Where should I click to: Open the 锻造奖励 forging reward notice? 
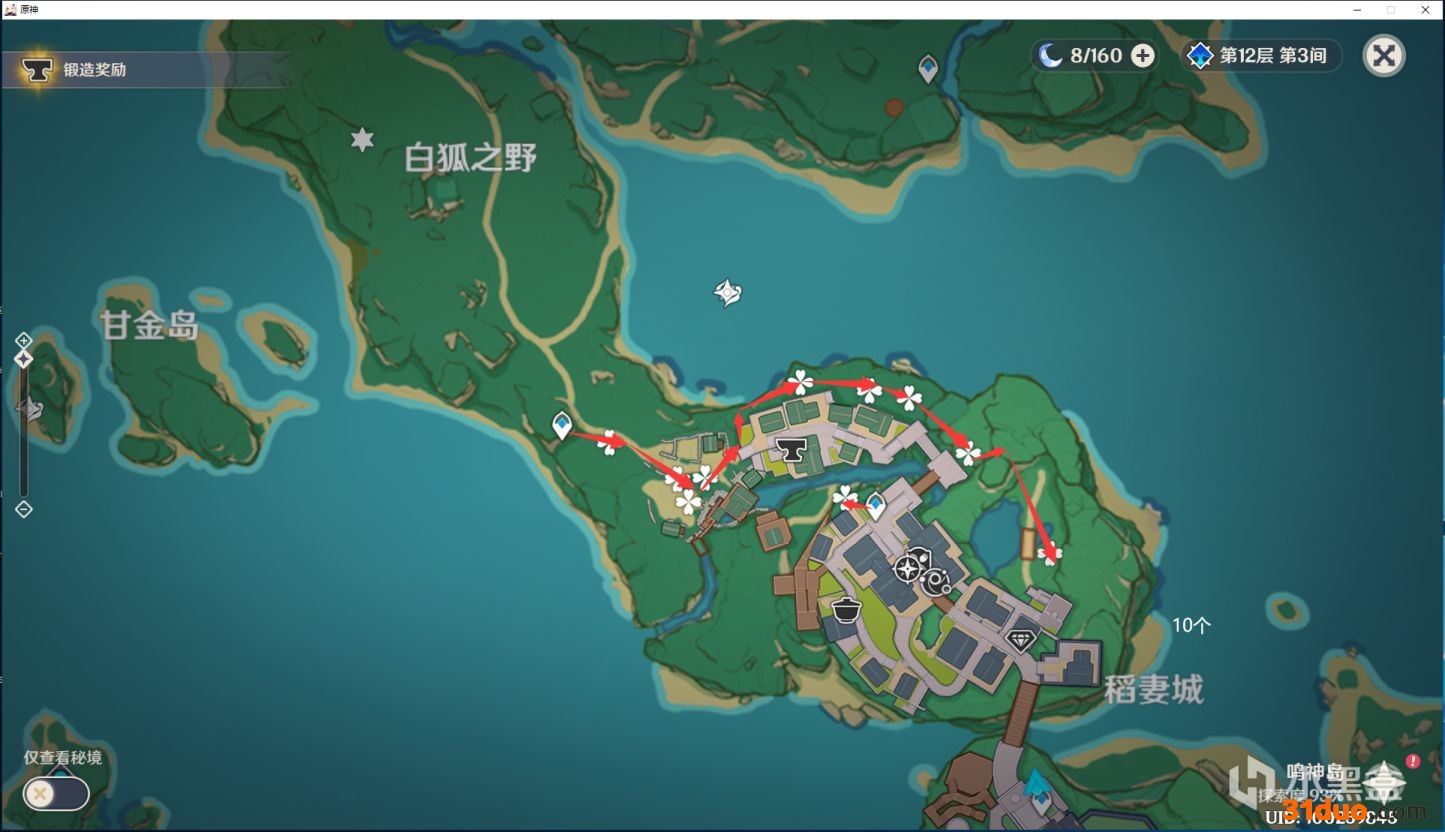point(80,70)
